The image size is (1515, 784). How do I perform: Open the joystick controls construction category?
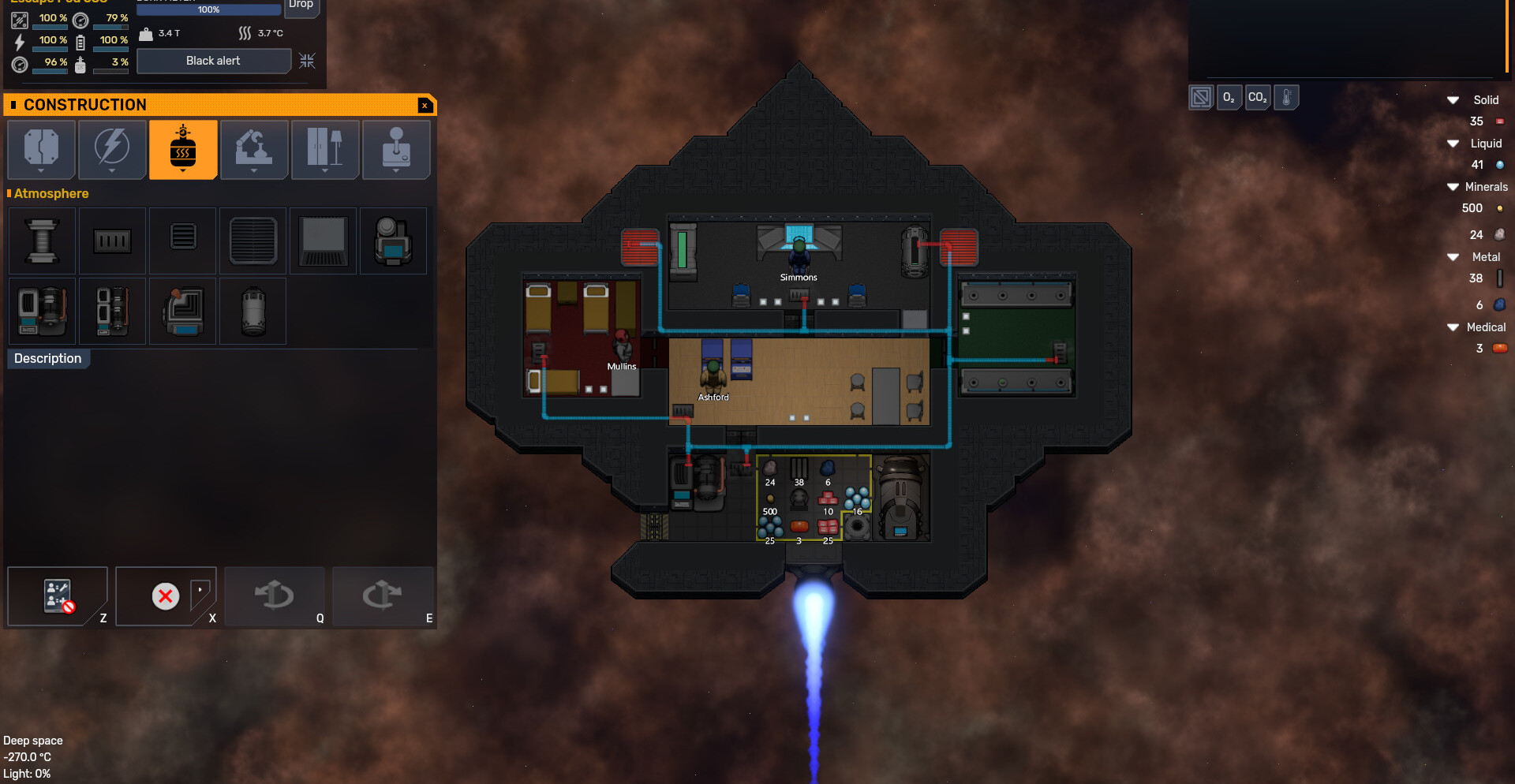point(396,149)
